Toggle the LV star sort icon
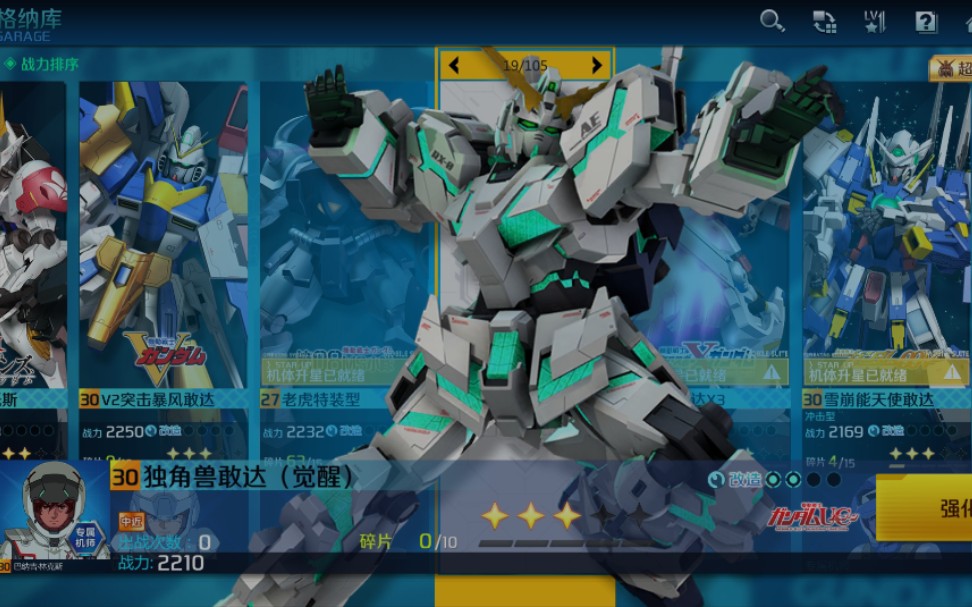 tap(875, 22)
